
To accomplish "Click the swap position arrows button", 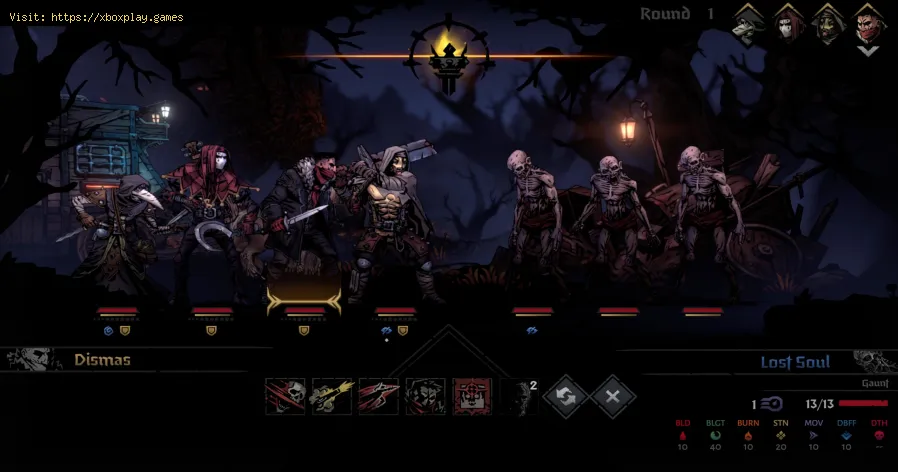I will pyautogui.click(x=566, y=397).
